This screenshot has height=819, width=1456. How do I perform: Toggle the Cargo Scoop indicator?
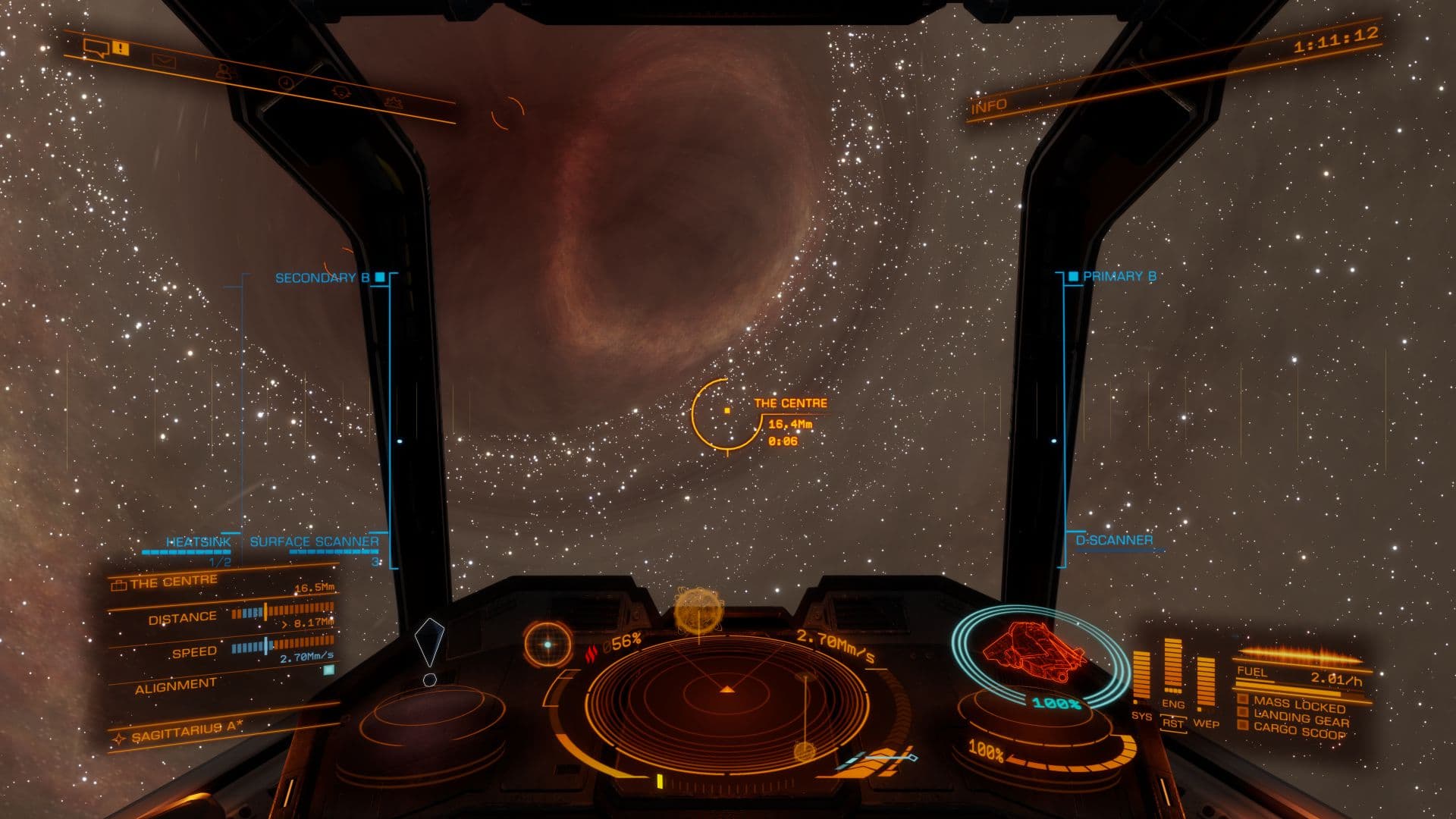coord(1298,730)
